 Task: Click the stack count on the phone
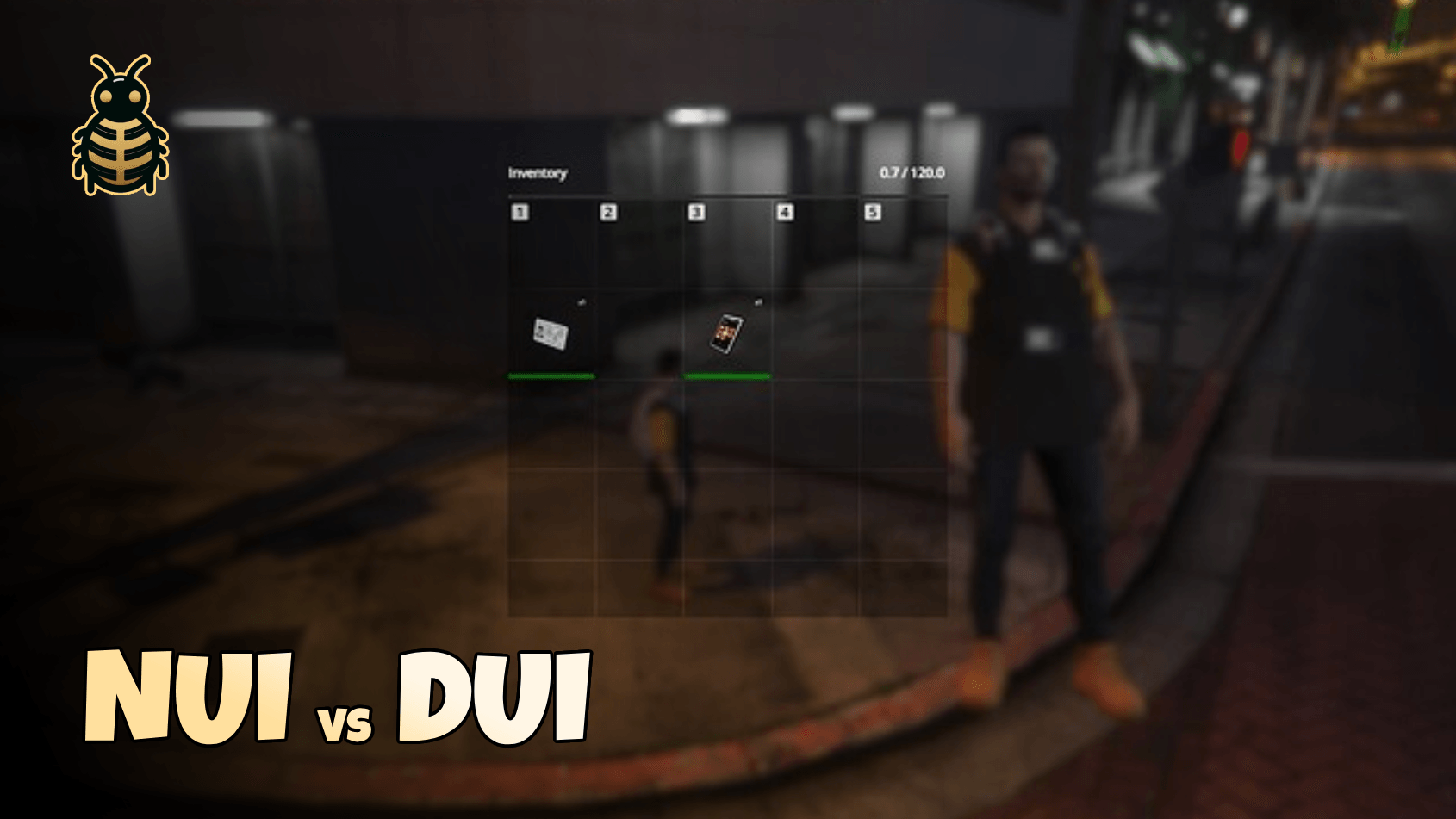pyautogui.click(x=758, y=302)
